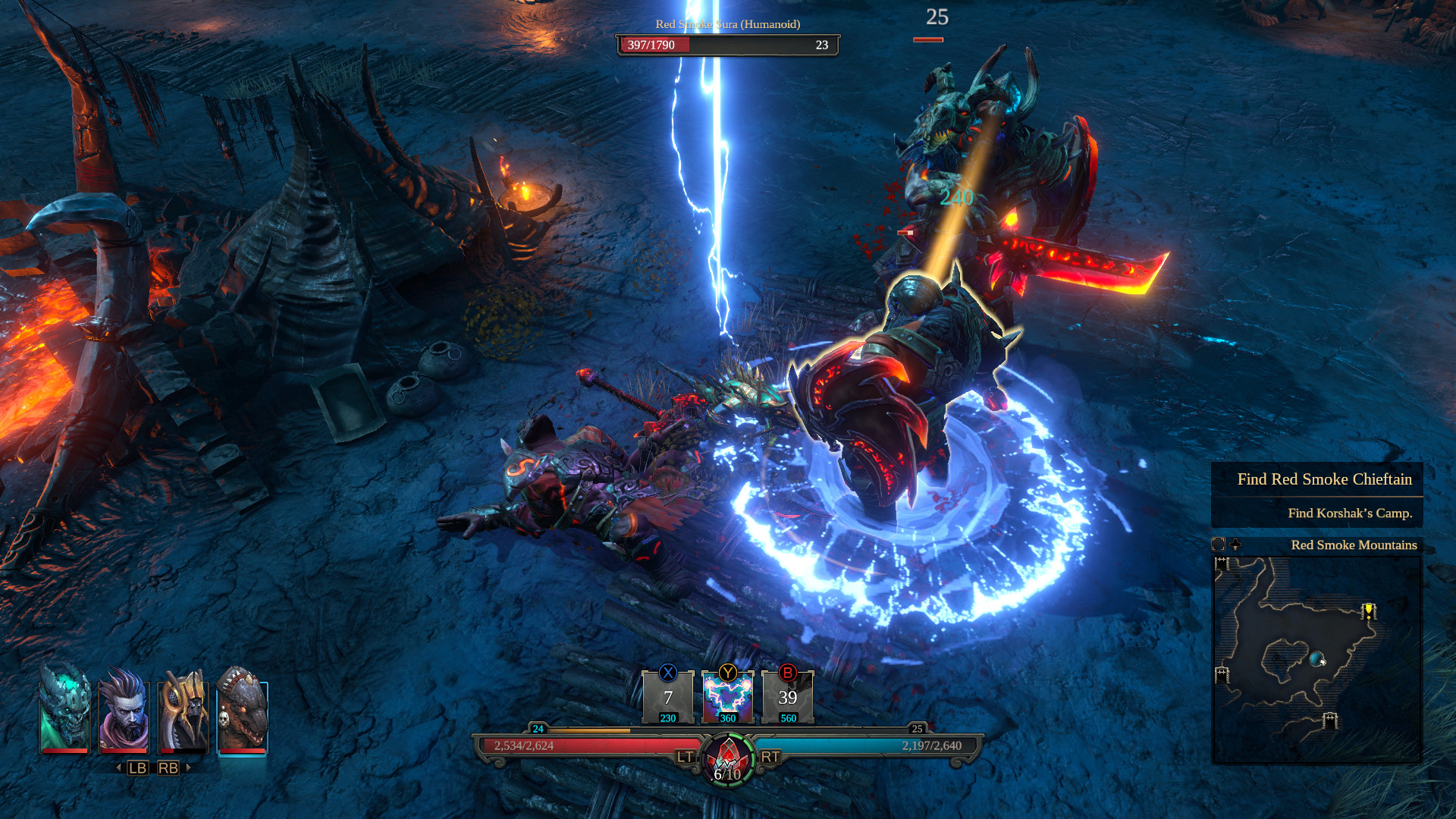Activate the X ability with 7 charges
Image resolution: width=1456 pixels, height=819 pixels.
coord(668,698)
